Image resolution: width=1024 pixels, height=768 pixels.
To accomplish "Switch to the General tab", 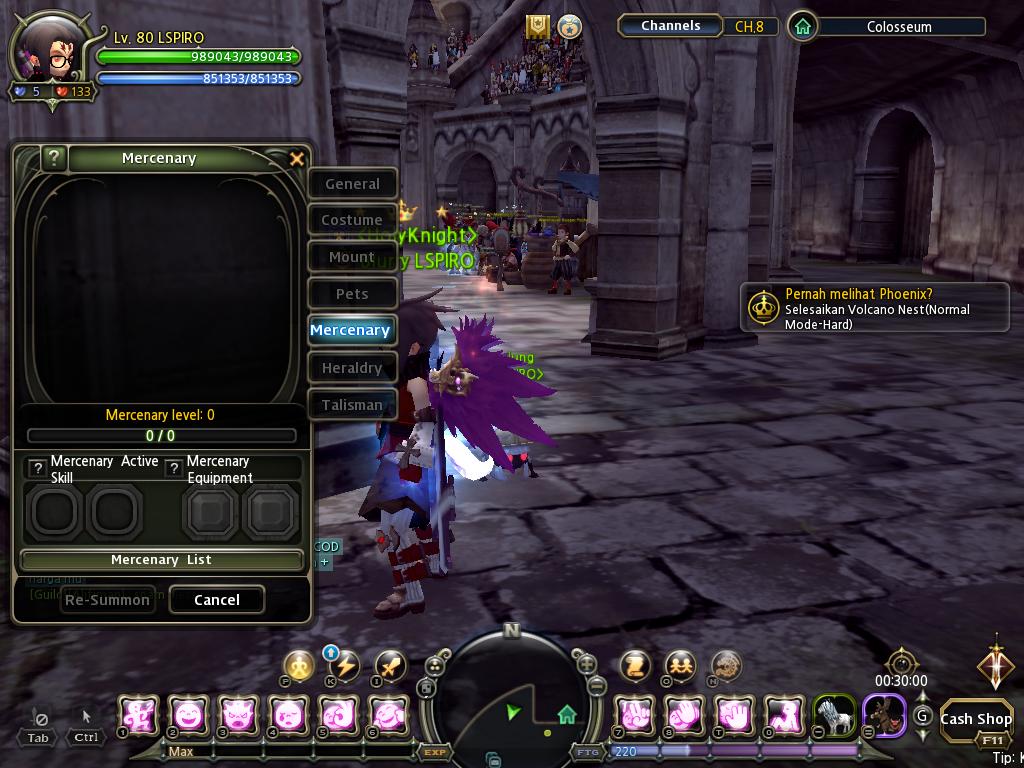I will (x=352, y=184).
